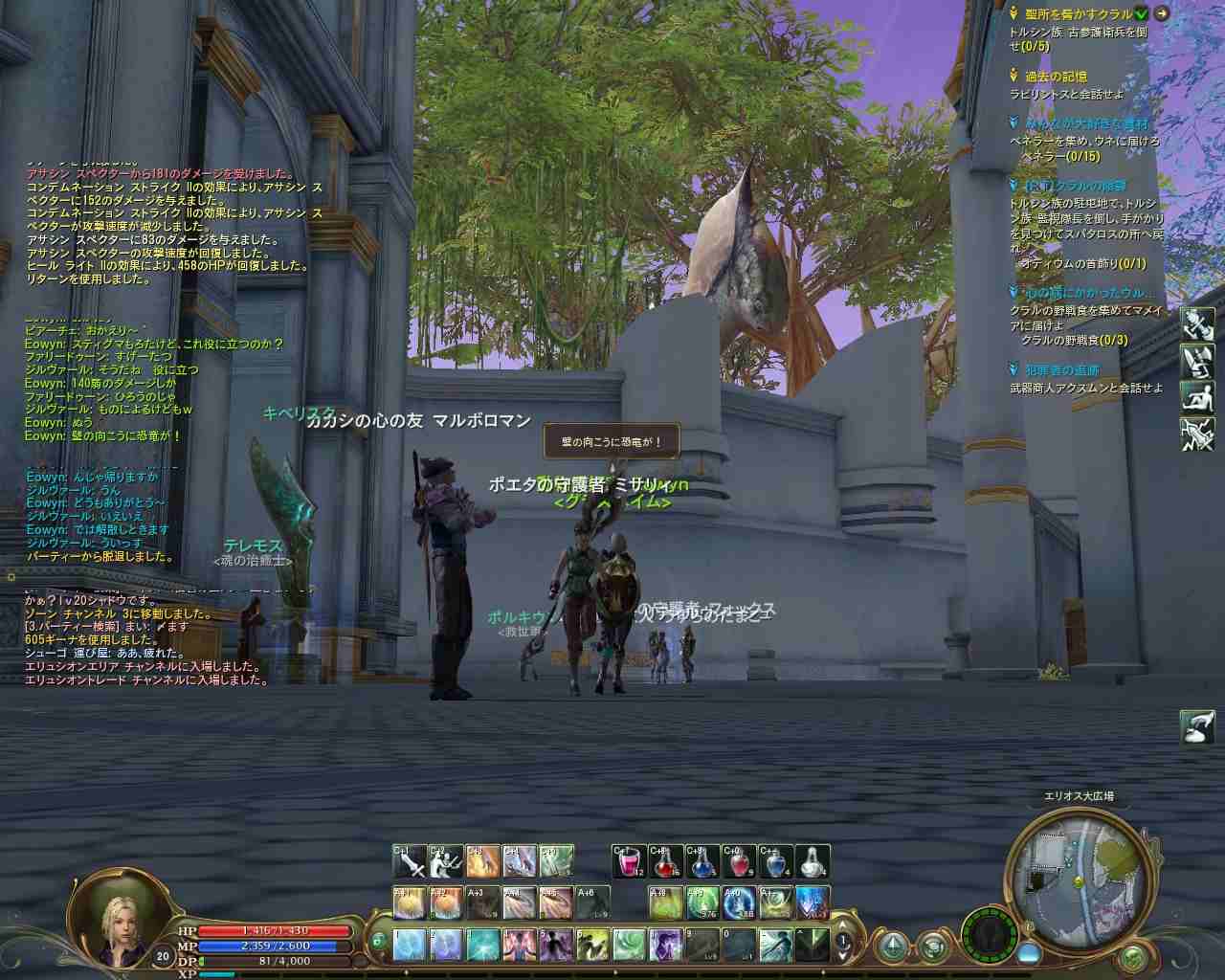Click the arrow button beside the first quest
The width and height of the screenshot is (1225, 980).
click(x=1161, y=13)
